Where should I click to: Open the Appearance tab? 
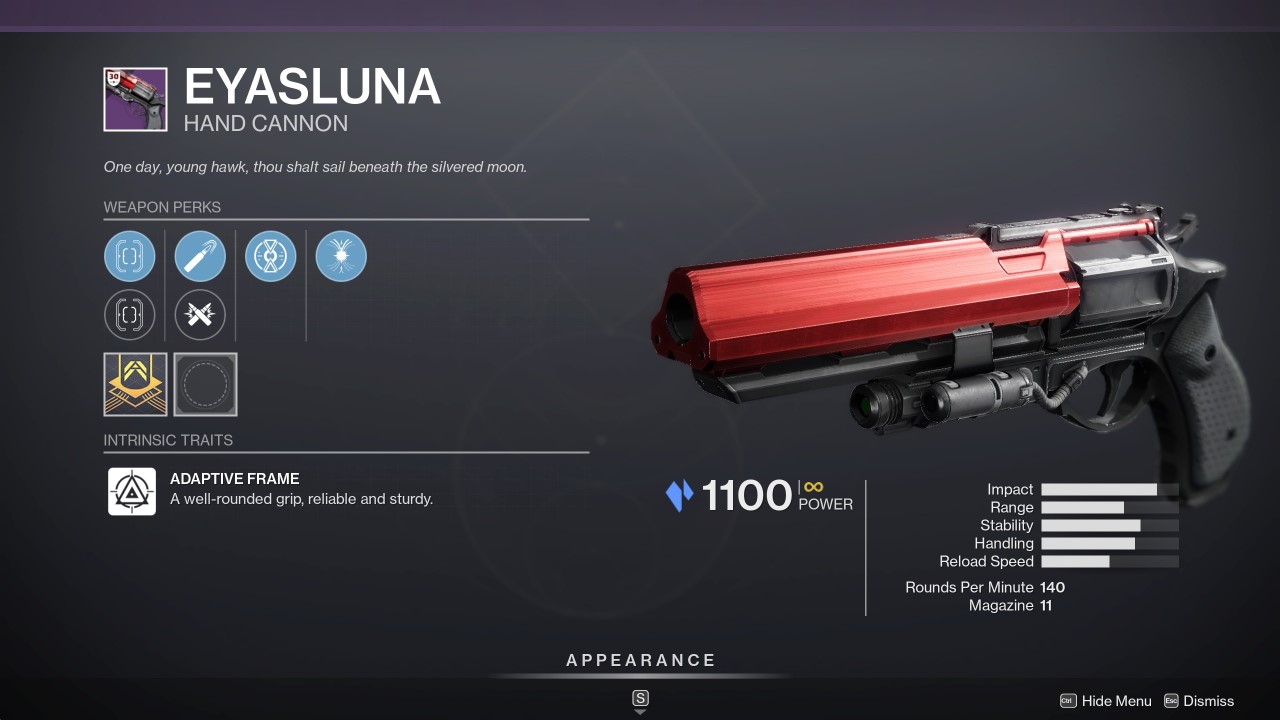coord(639,660)
